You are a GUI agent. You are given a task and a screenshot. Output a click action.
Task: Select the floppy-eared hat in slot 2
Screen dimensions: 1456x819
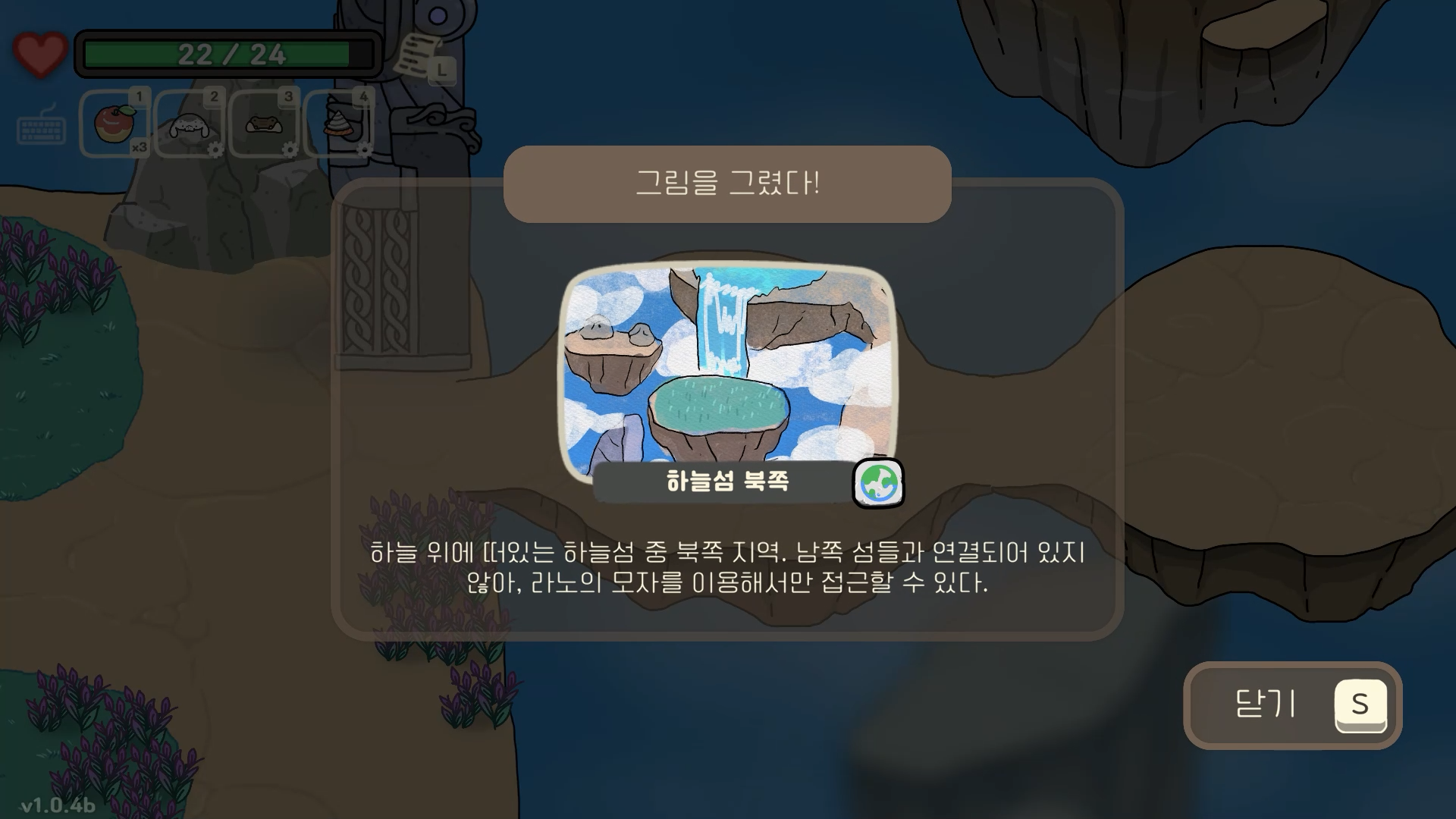[188, 125]
